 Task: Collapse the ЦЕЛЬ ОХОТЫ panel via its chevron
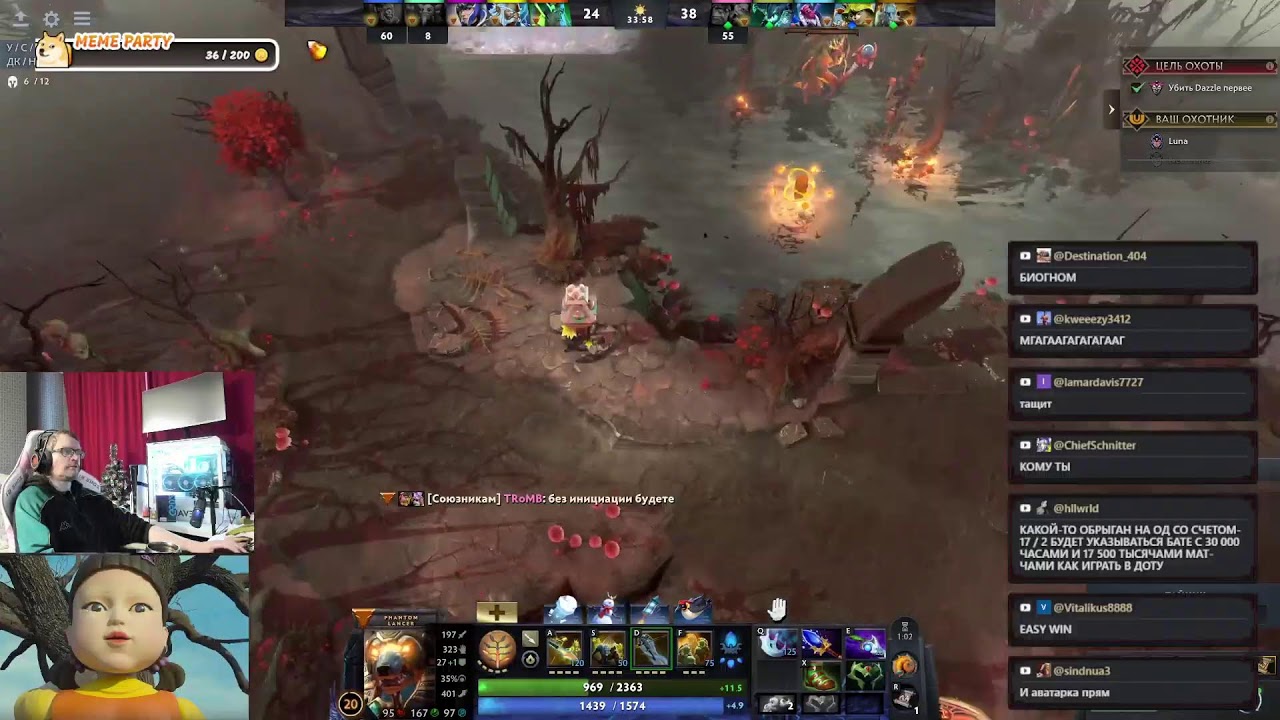[x=1112, y=109]
